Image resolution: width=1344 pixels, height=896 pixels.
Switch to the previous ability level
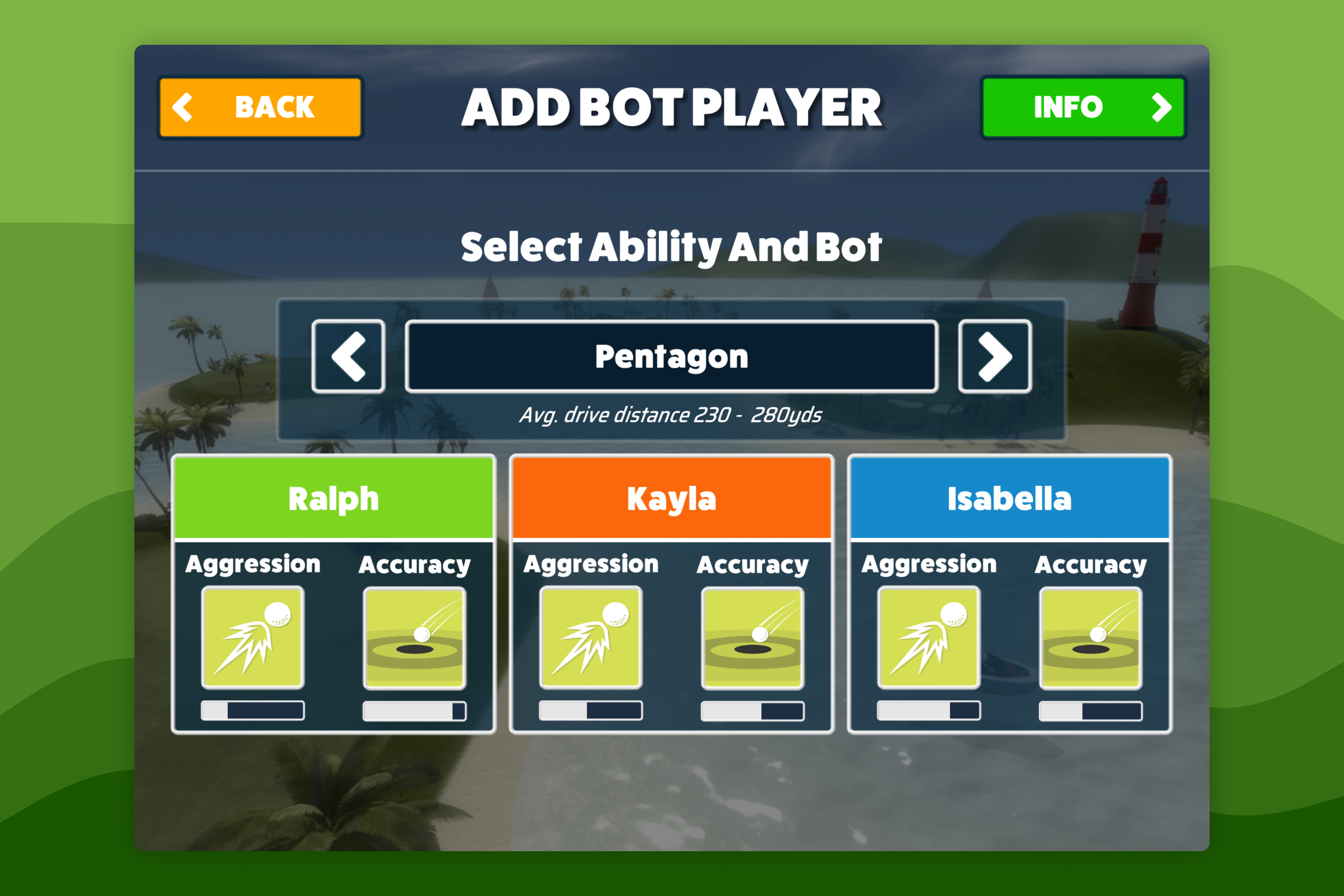(348, 356)
